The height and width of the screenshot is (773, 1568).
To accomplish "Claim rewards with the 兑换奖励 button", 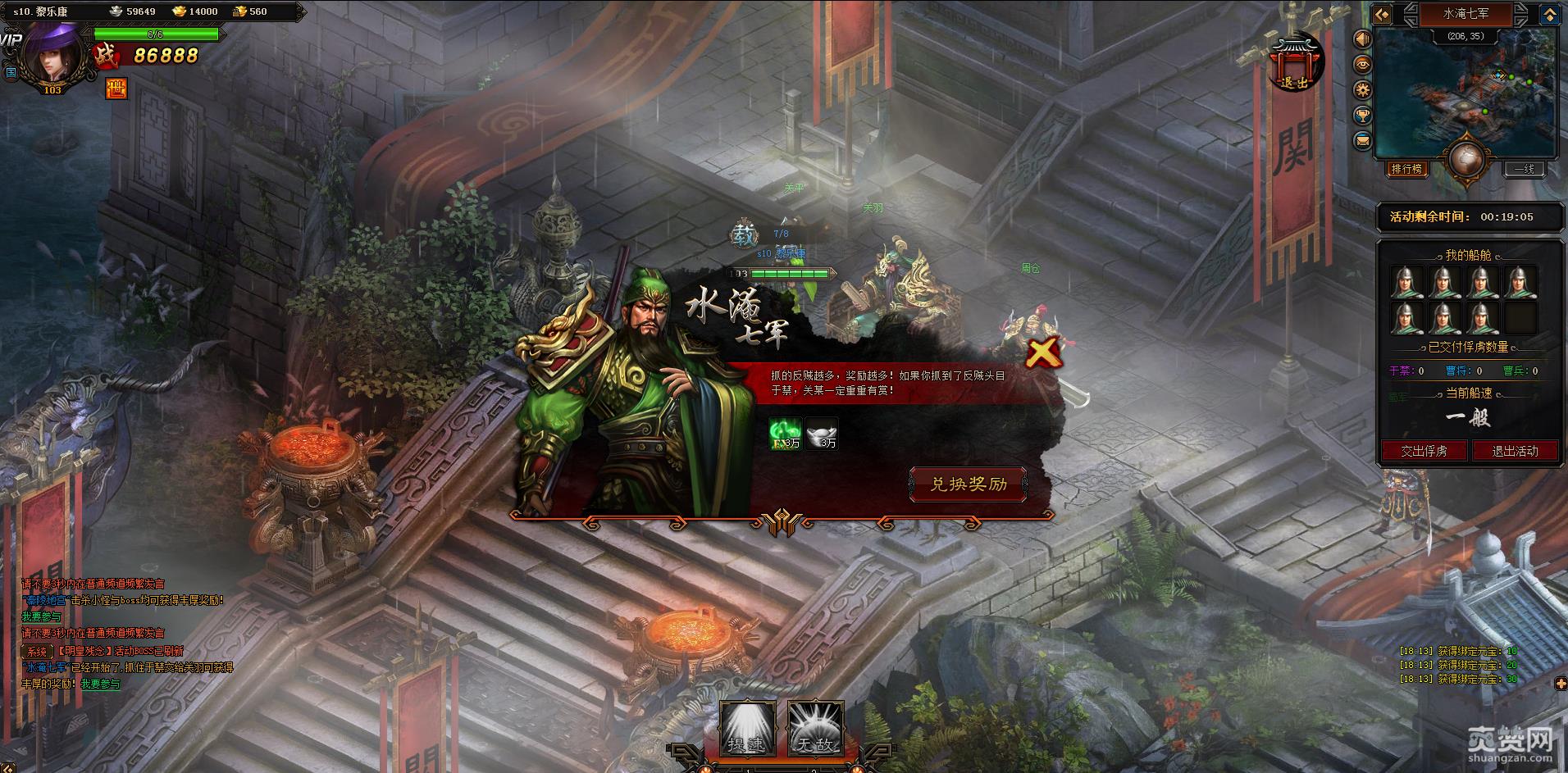I will coord(968,484).
